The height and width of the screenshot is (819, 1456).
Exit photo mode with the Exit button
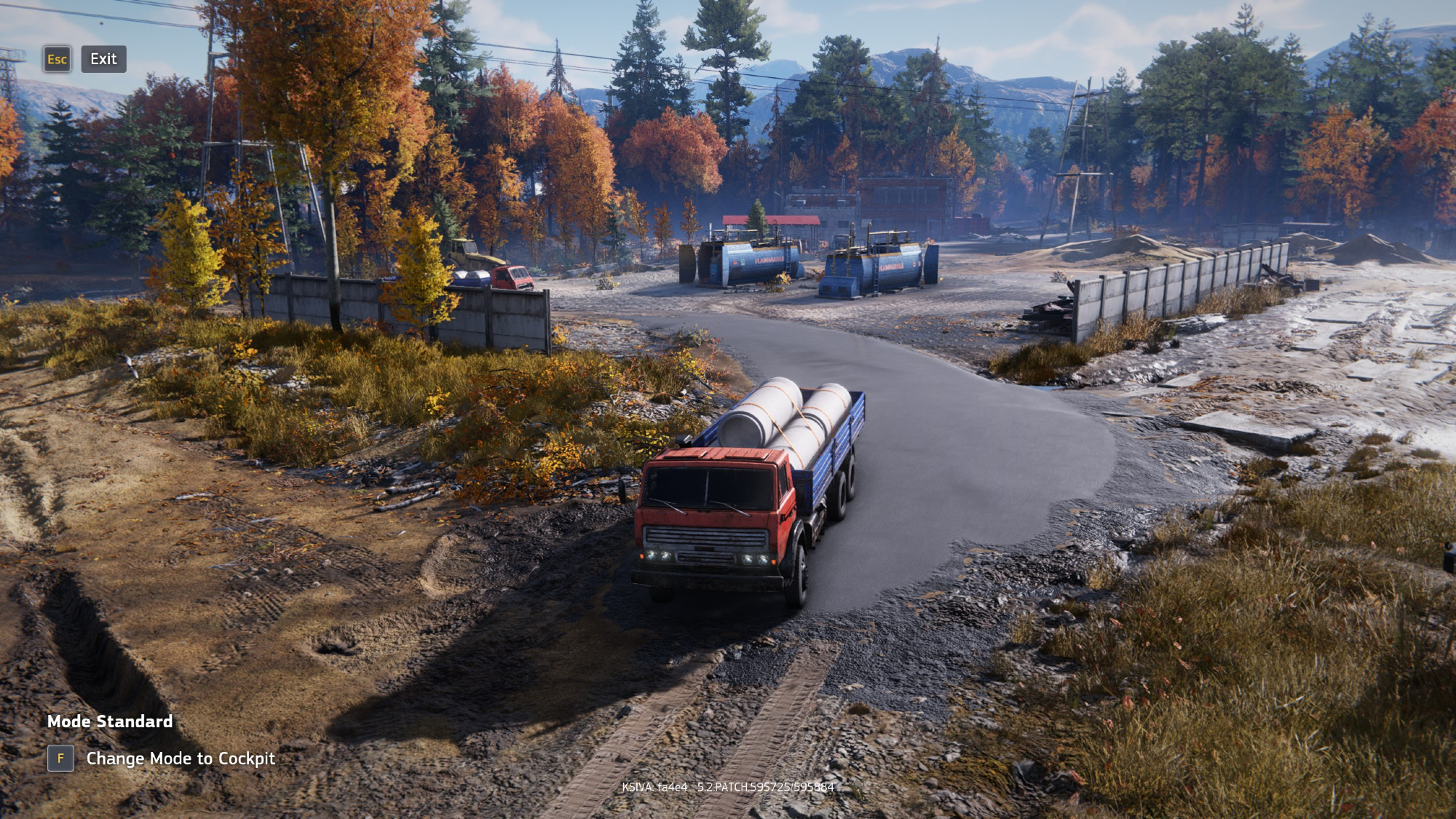click(x=103, y=59)
